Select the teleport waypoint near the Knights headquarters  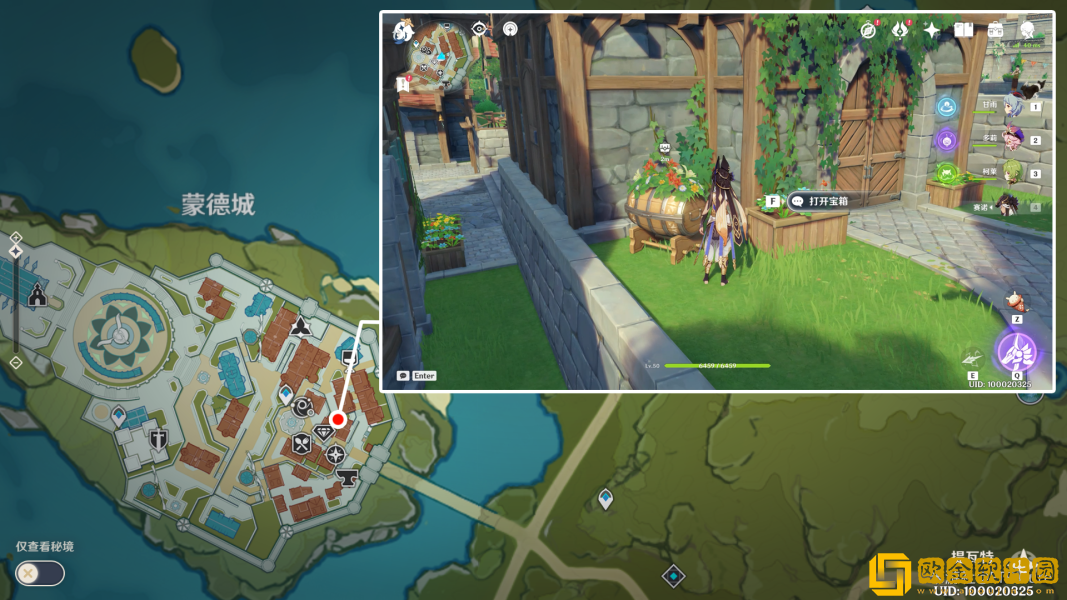119,415
